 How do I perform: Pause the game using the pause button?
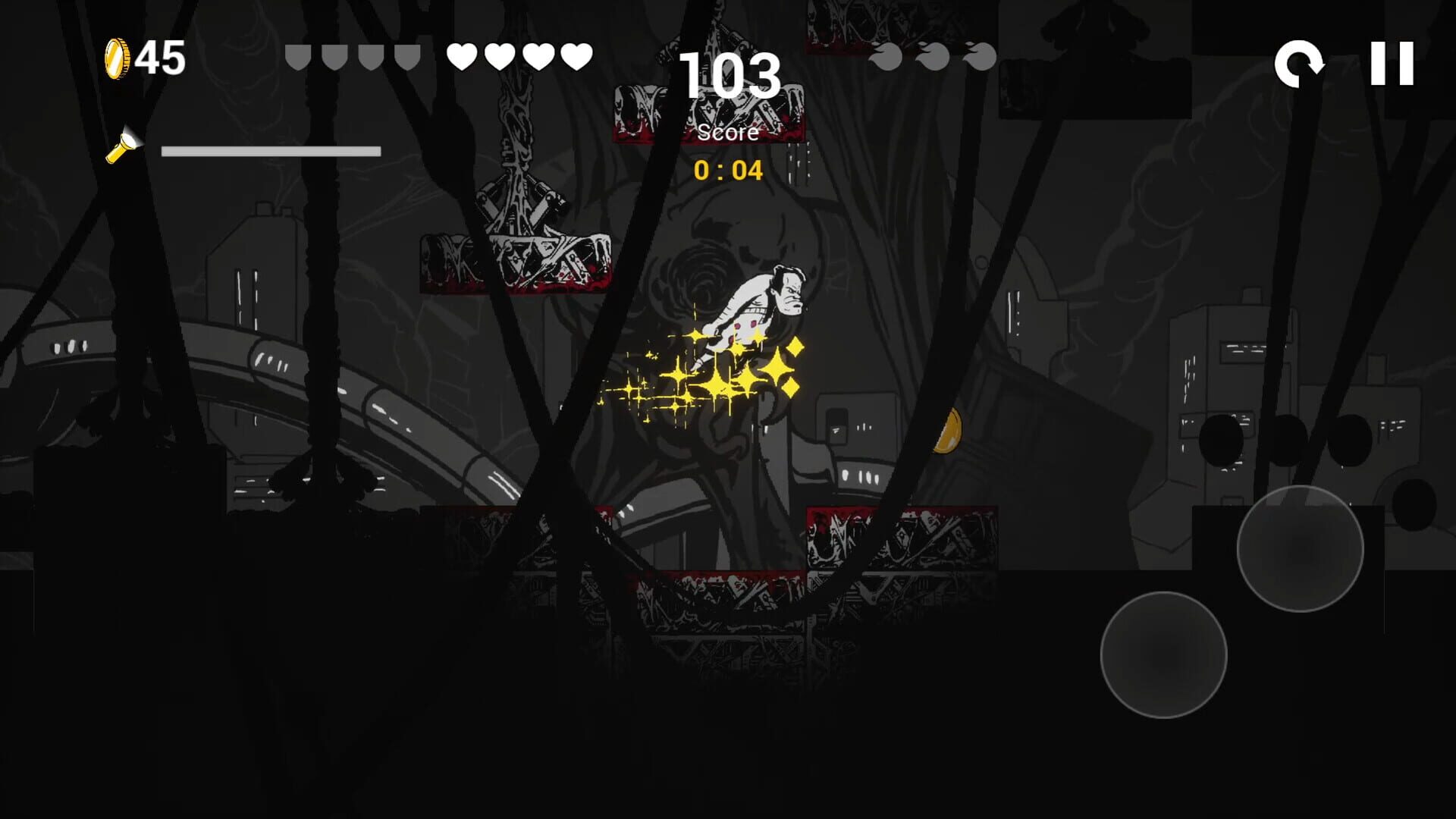point(1394,62)
